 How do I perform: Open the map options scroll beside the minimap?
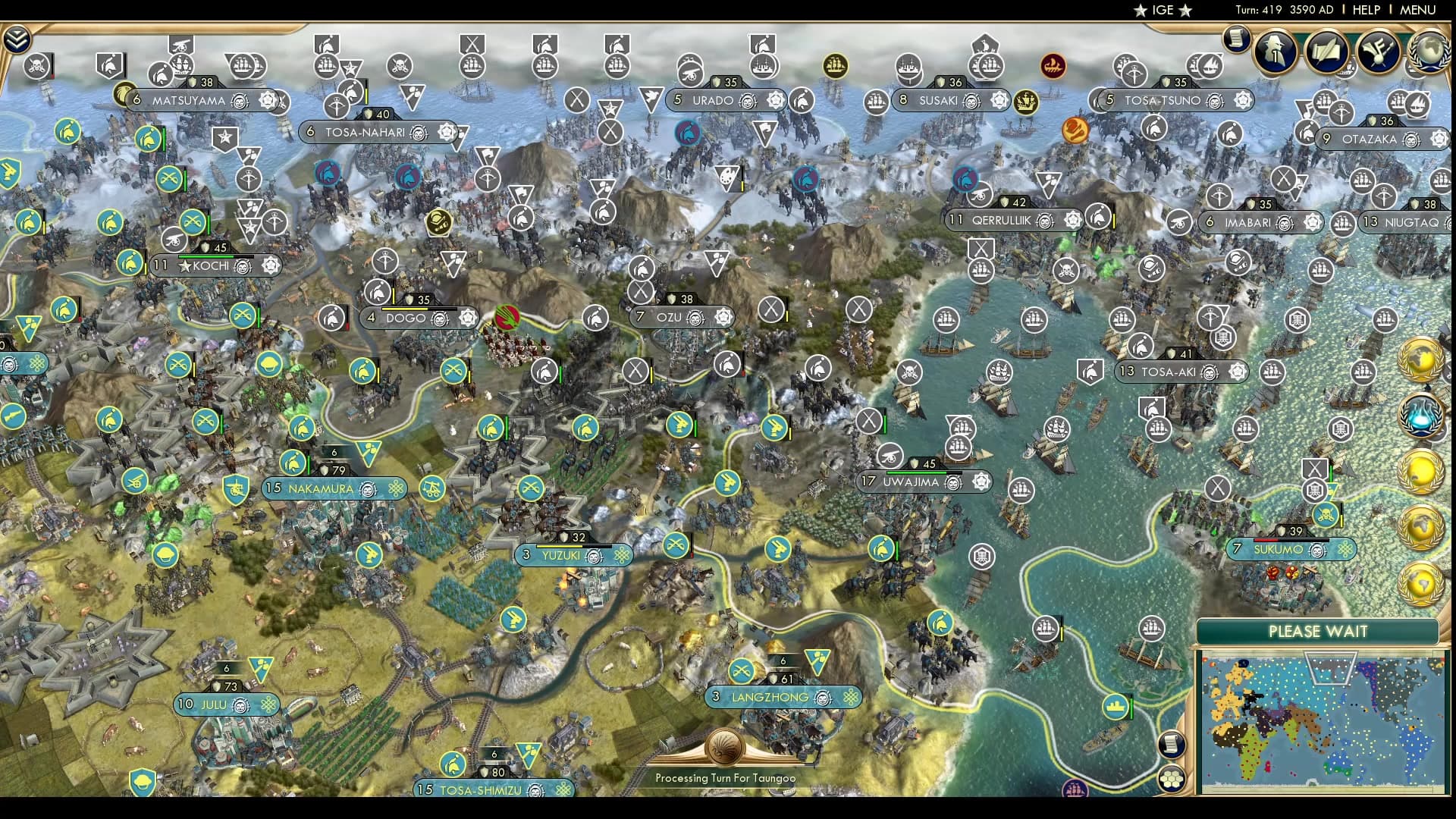(x=1172, y=745)
